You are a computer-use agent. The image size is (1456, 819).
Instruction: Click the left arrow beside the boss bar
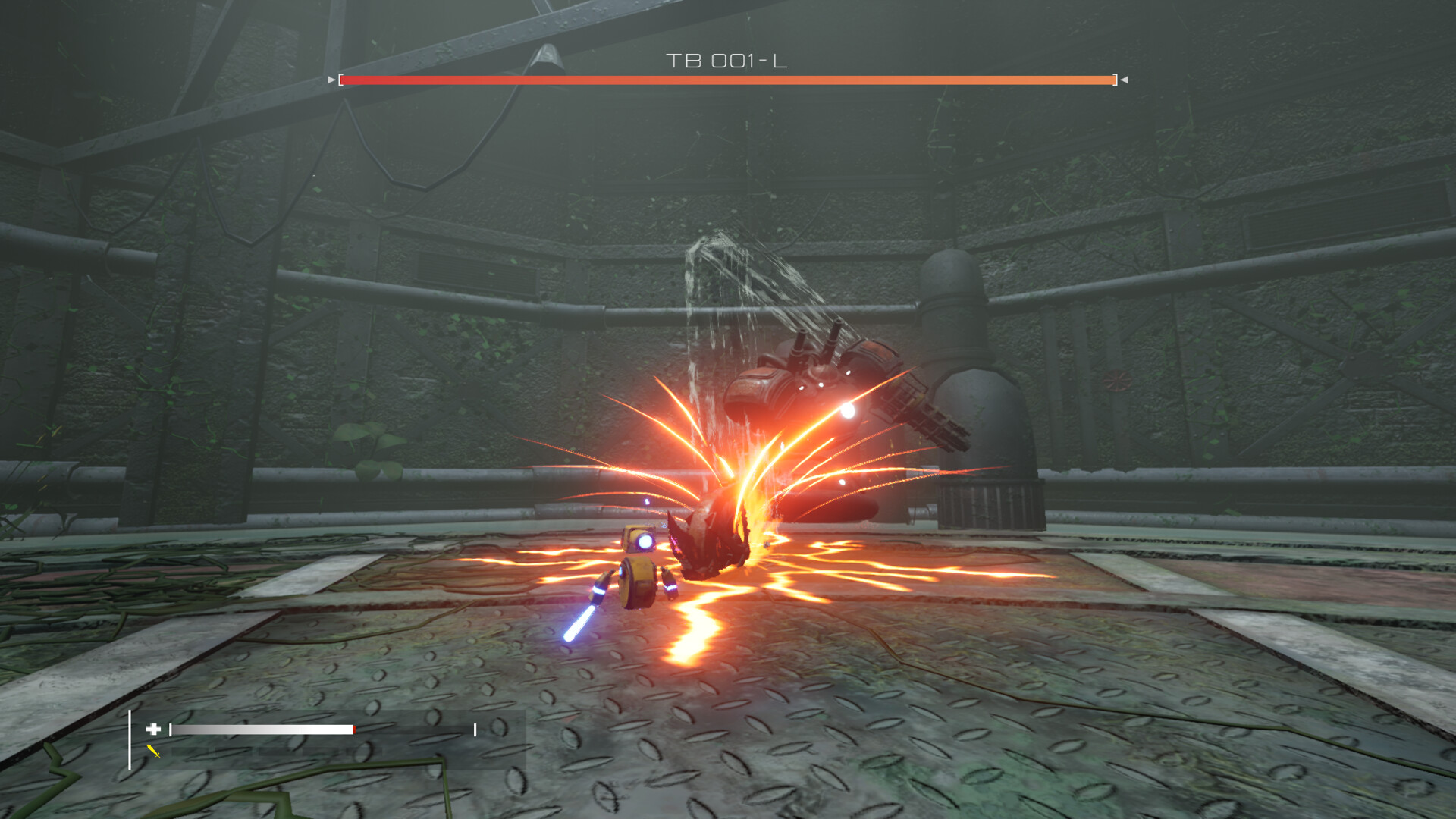click(329, 78)
